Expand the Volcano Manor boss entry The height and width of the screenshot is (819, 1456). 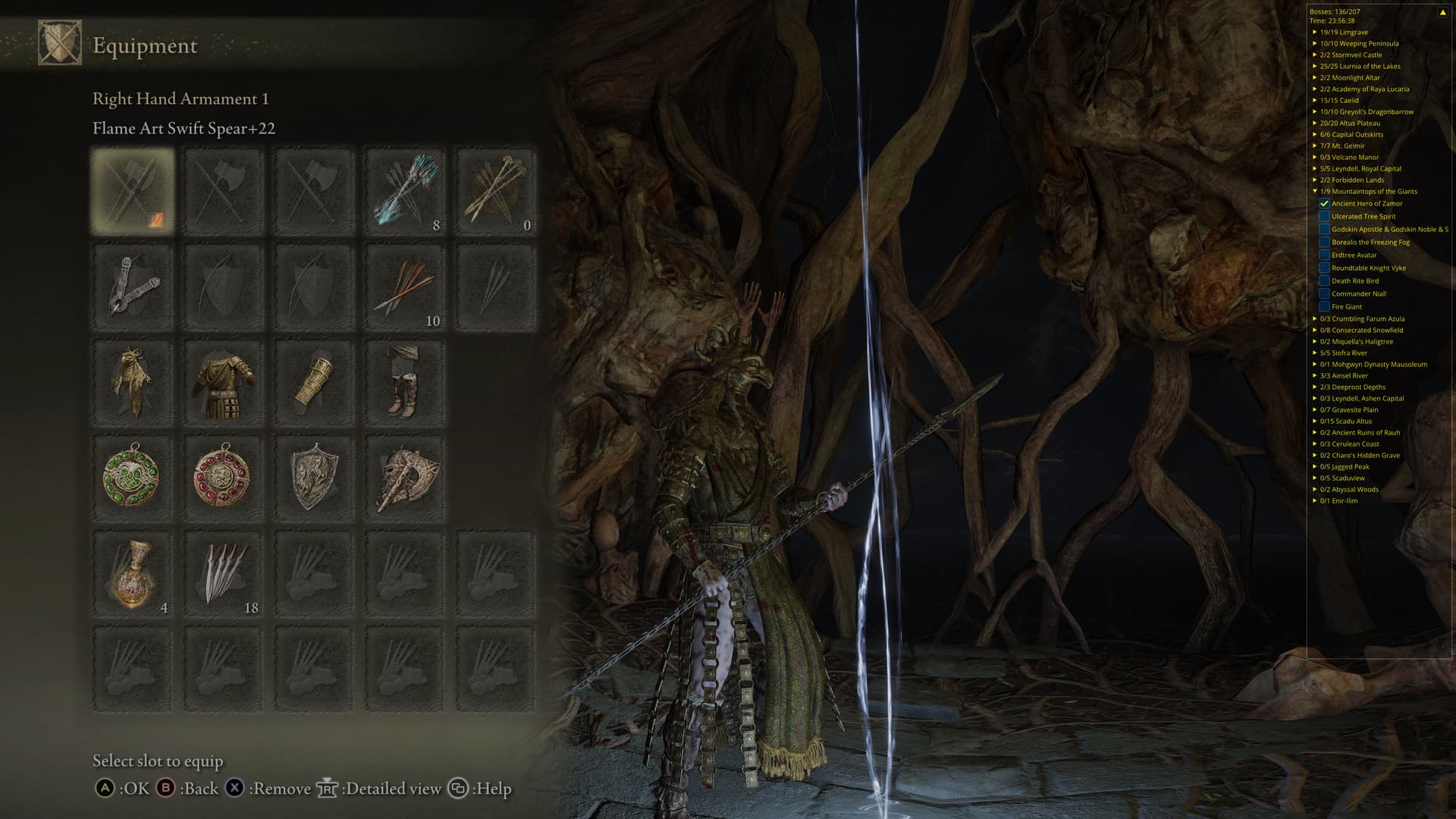1315,158
